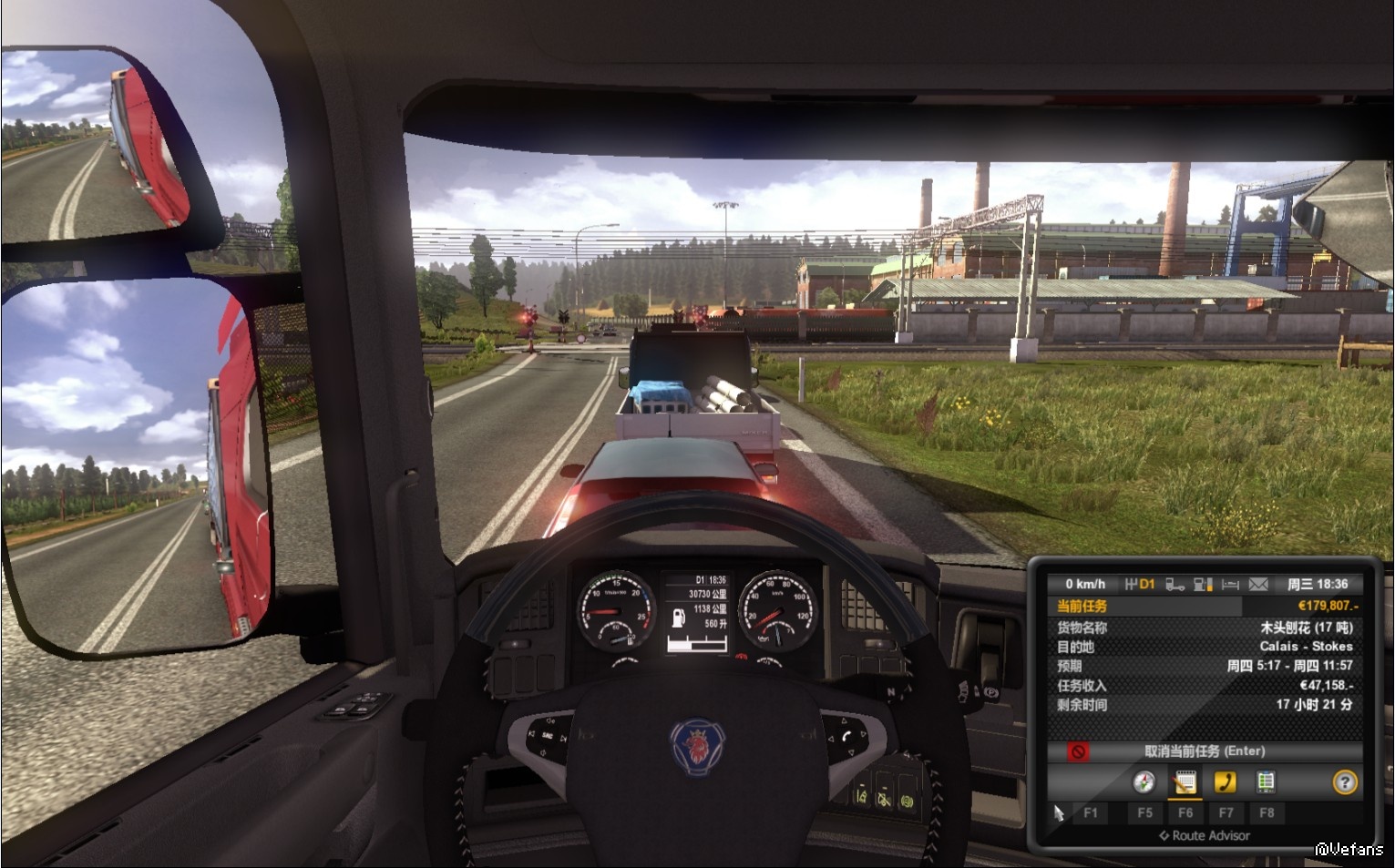This screenshot has width=1395, height=868.
Task: Show the green list information tab
Action: click(1265, 781)
